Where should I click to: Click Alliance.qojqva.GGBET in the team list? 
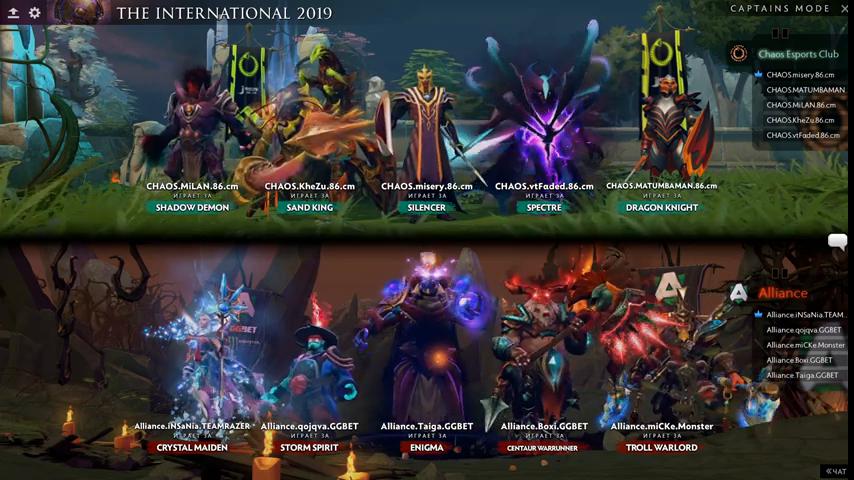(x=803, y=330)
